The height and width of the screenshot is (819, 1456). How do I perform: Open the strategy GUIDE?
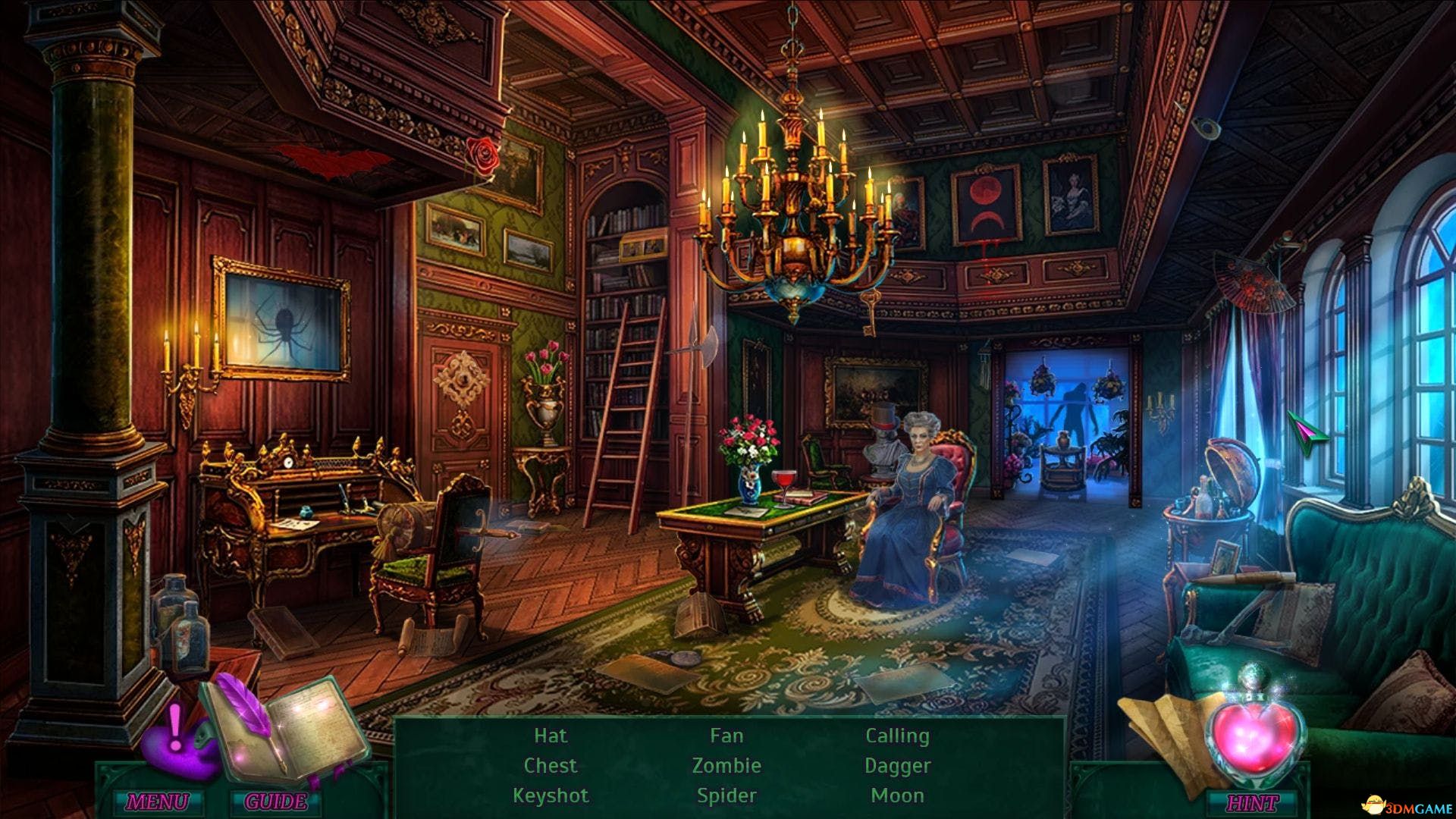276,801
